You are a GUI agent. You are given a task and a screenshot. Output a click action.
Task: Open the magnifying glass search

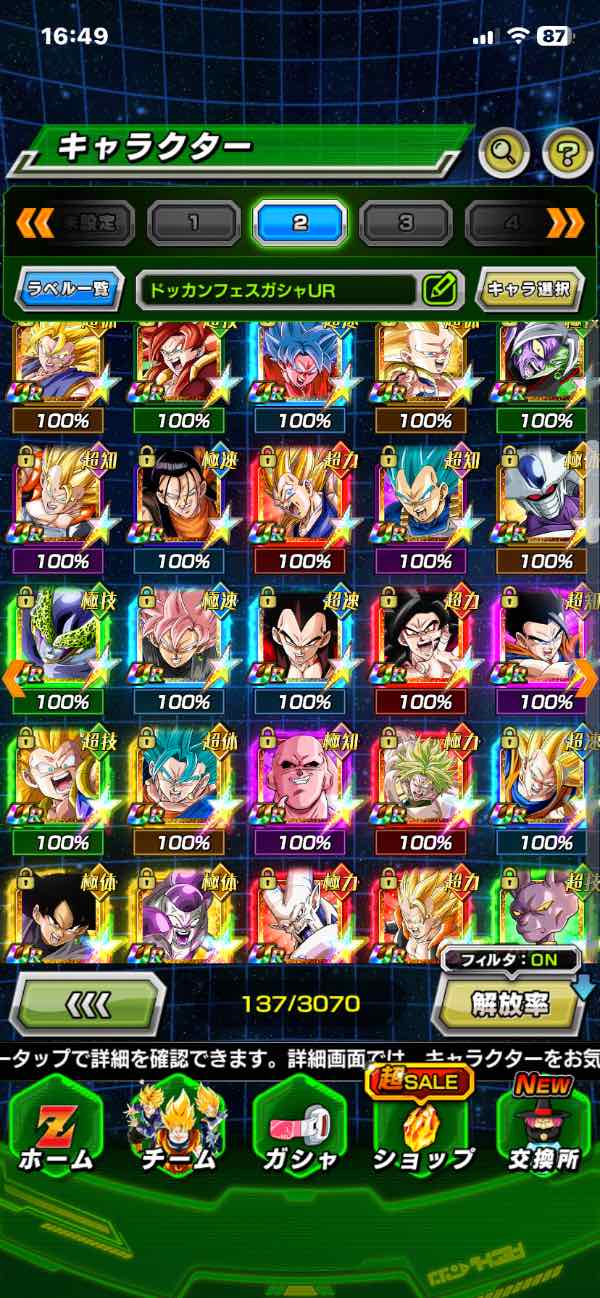pyautogui.click(x=505, y=152)
